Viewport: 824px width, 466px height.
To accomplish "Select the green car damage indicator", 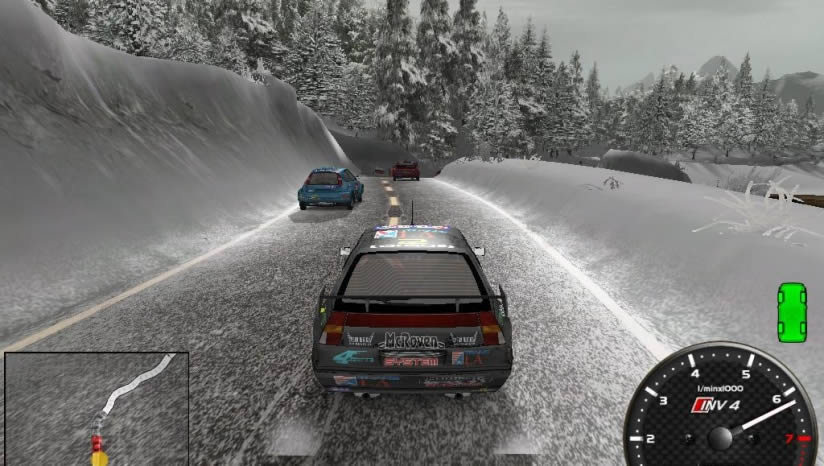I will coord(792,311).
